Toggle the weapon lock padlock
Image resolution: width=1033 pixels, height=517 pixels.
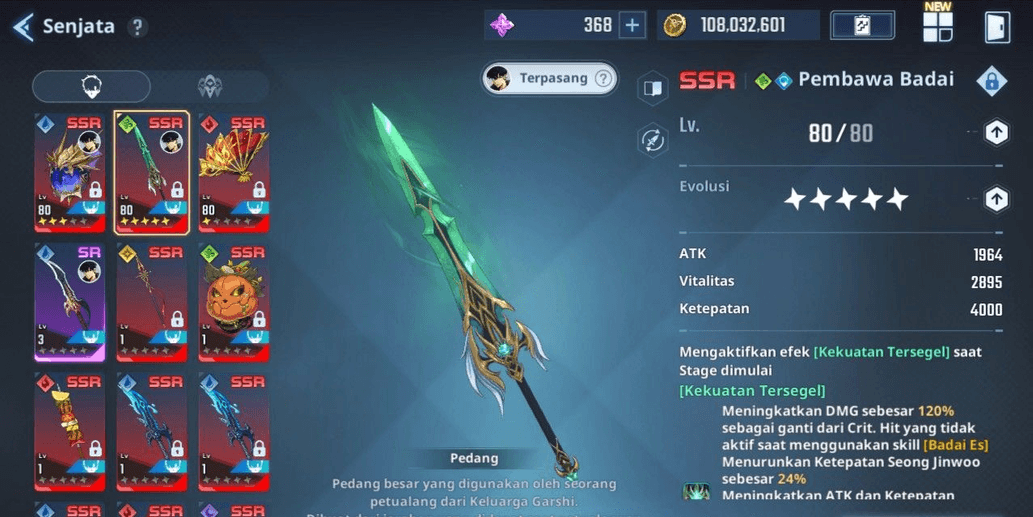pyautogui.click(x=991, y=81)
